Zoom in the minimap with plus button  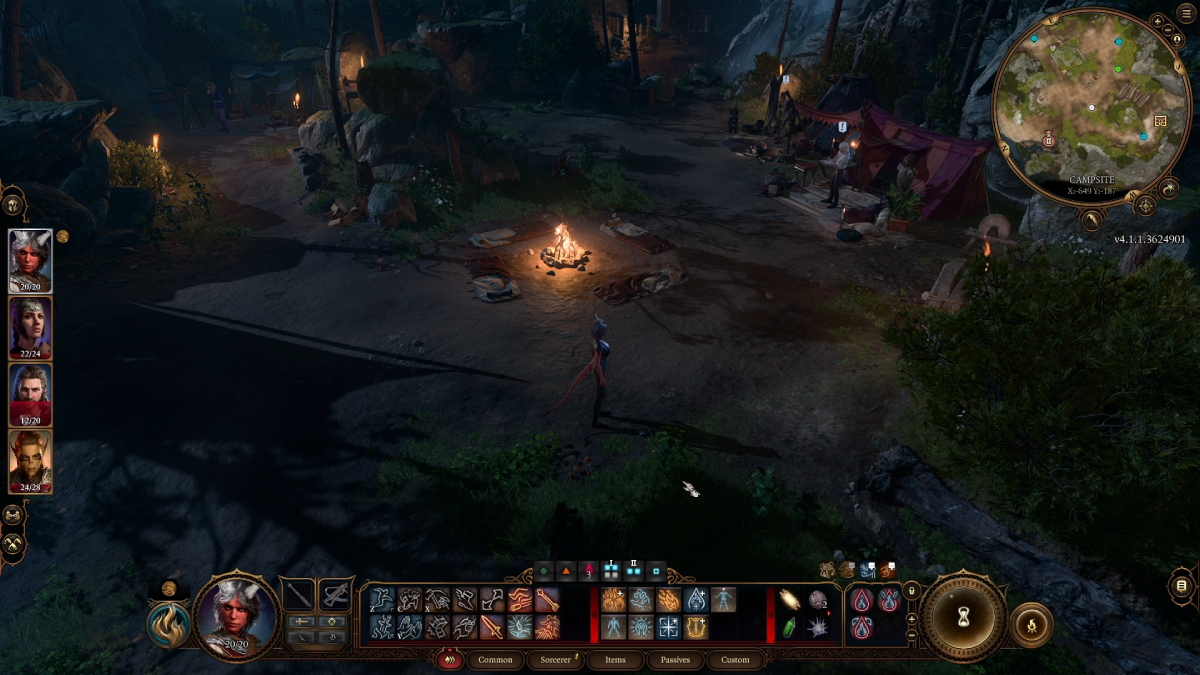(x=1157, y=21)
